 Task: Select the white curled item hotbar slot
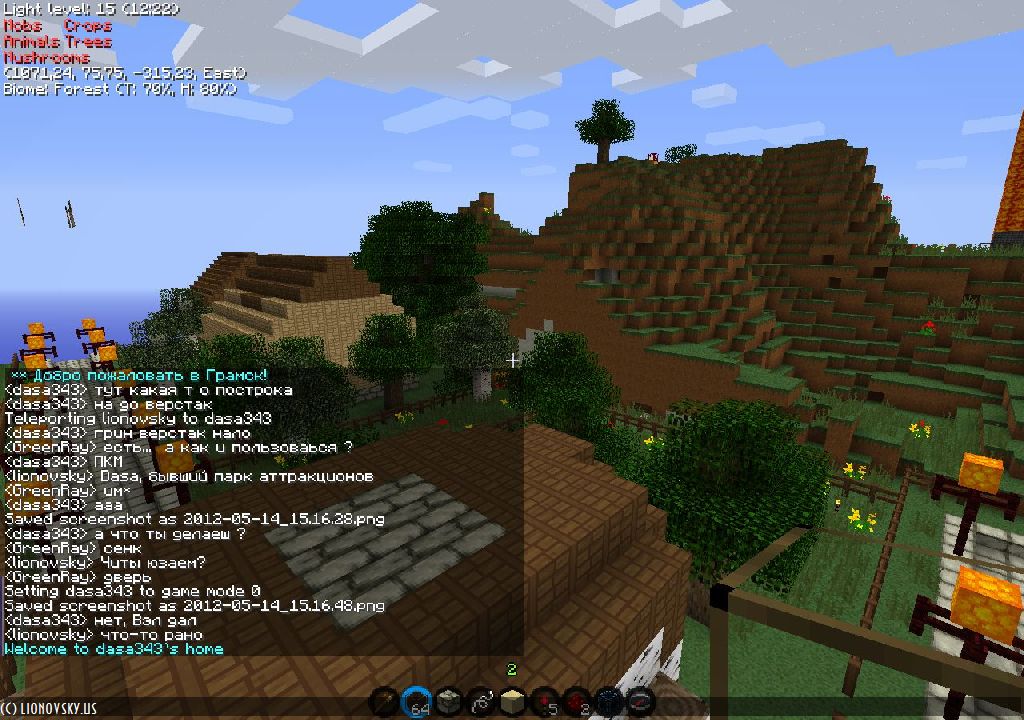click(480, 702)
